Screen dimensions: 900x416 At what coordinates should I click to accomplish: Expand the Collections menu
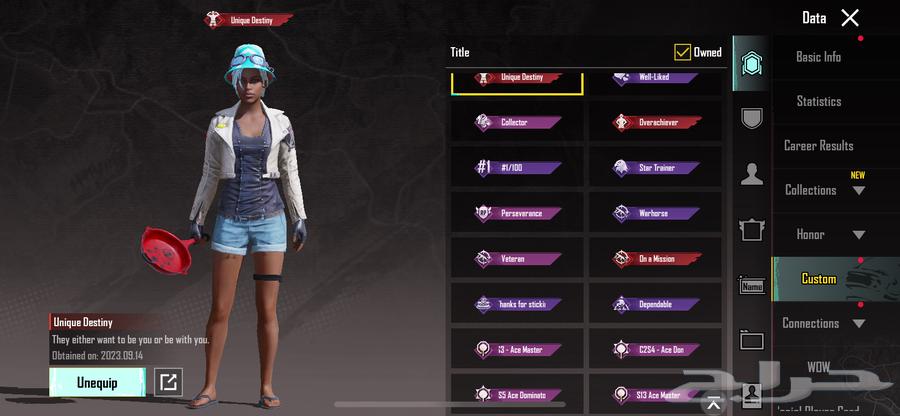(x=824, y=190)
